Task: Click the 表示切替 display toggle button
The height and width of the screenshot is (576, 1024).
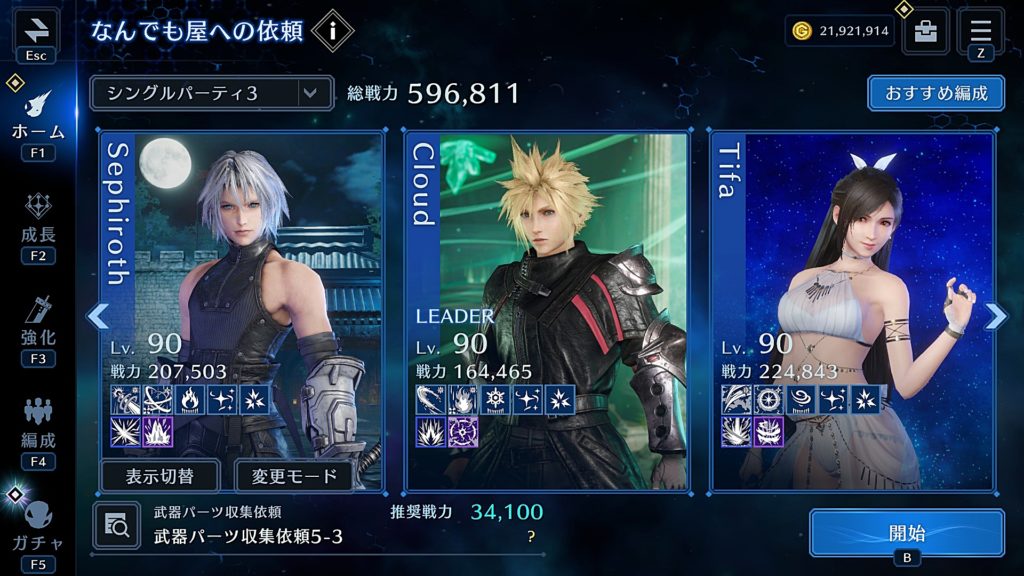Action: [x=160, y=475]
